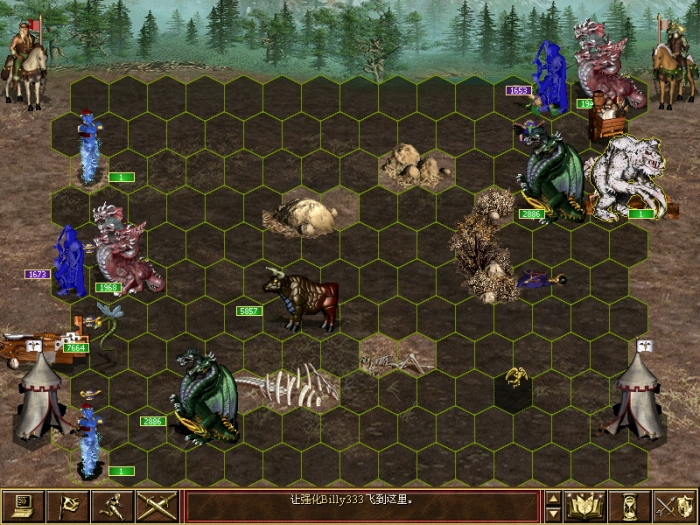Open the combat system options
This screenshot has width=700, height=525.
click(x=23, y=506)
